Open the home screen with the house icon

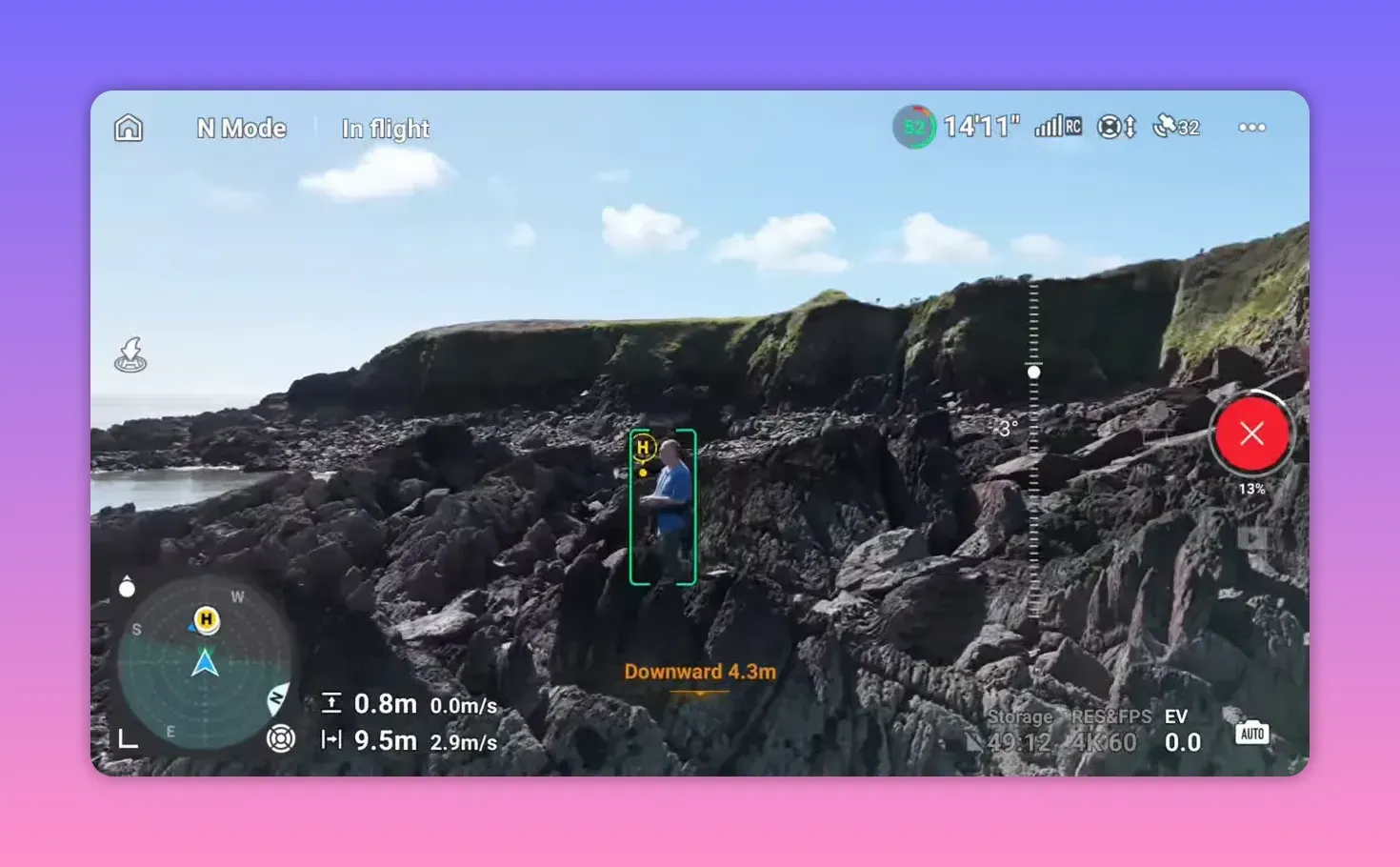(x=128, y=127)
